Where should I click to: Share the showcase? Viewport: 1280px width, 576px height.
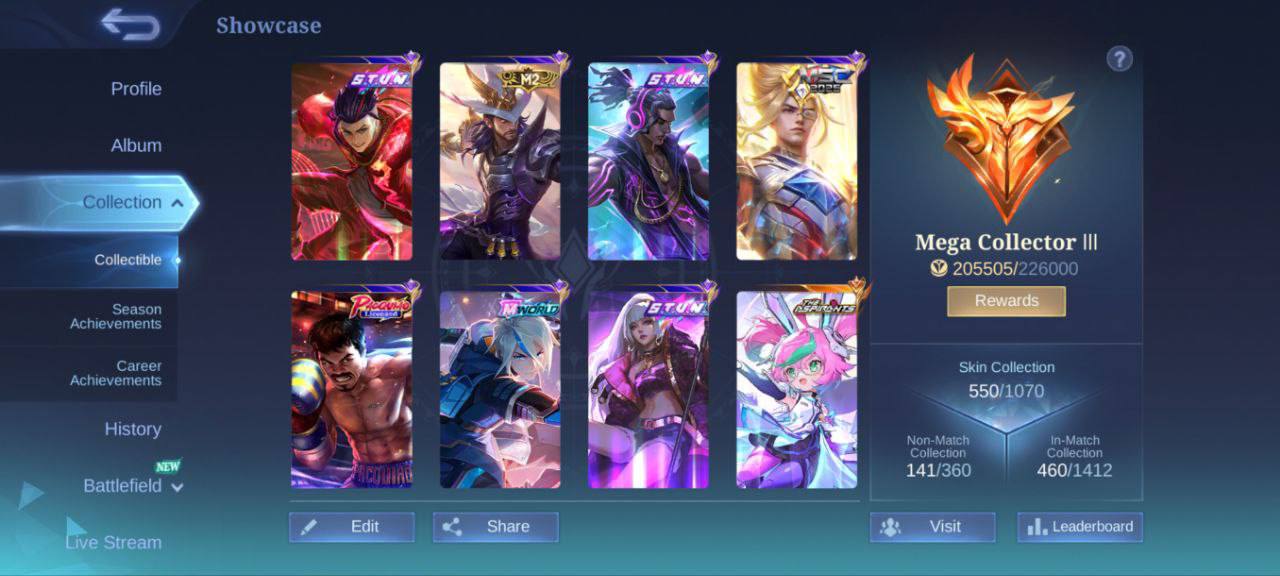tap(496, 527)
